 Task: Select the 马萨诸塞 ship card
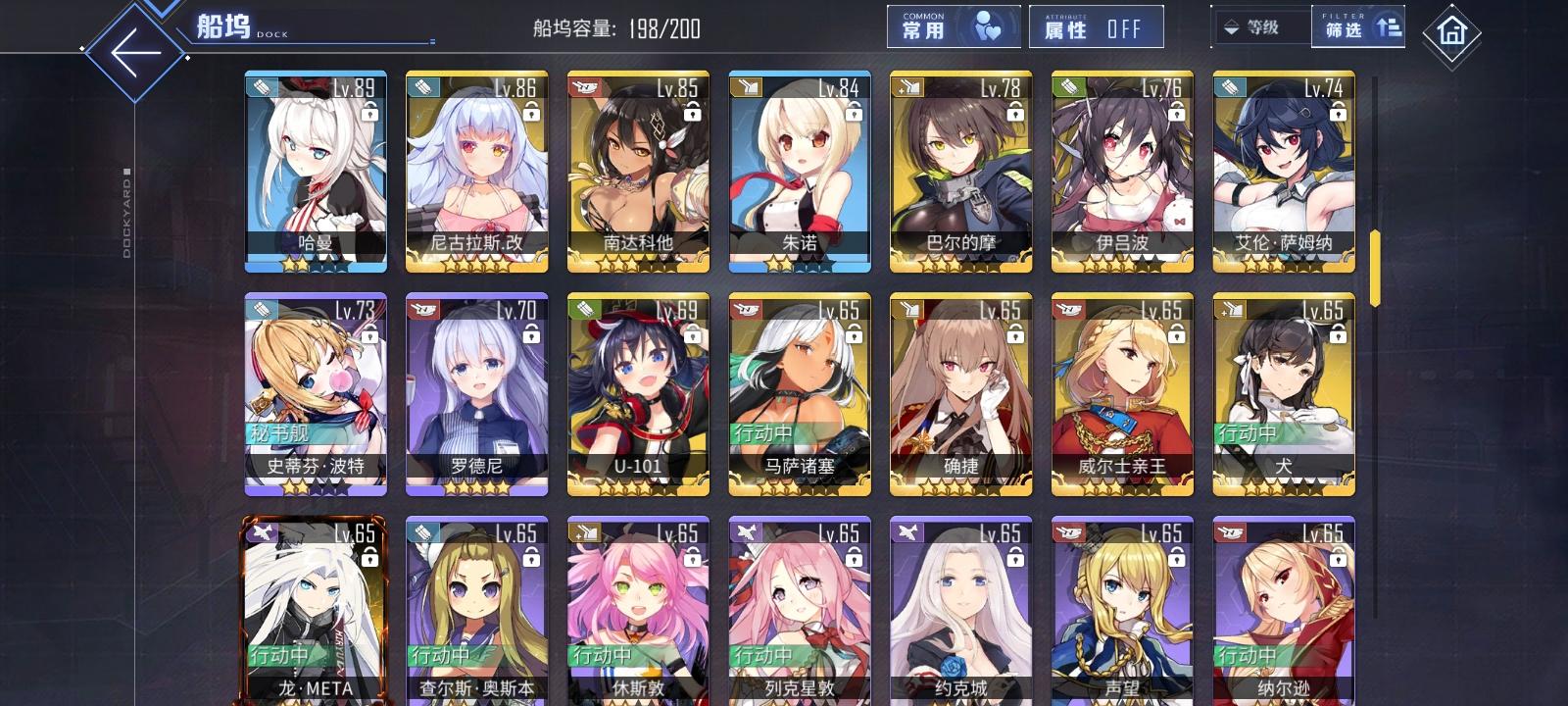point(799,392)
